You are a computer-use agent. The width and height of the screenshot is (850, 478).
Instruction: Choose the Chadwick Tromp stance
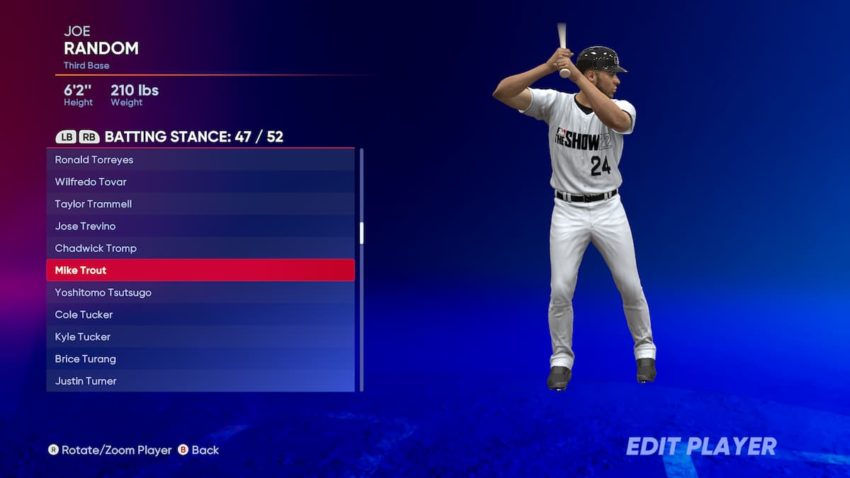click(200, 248)
